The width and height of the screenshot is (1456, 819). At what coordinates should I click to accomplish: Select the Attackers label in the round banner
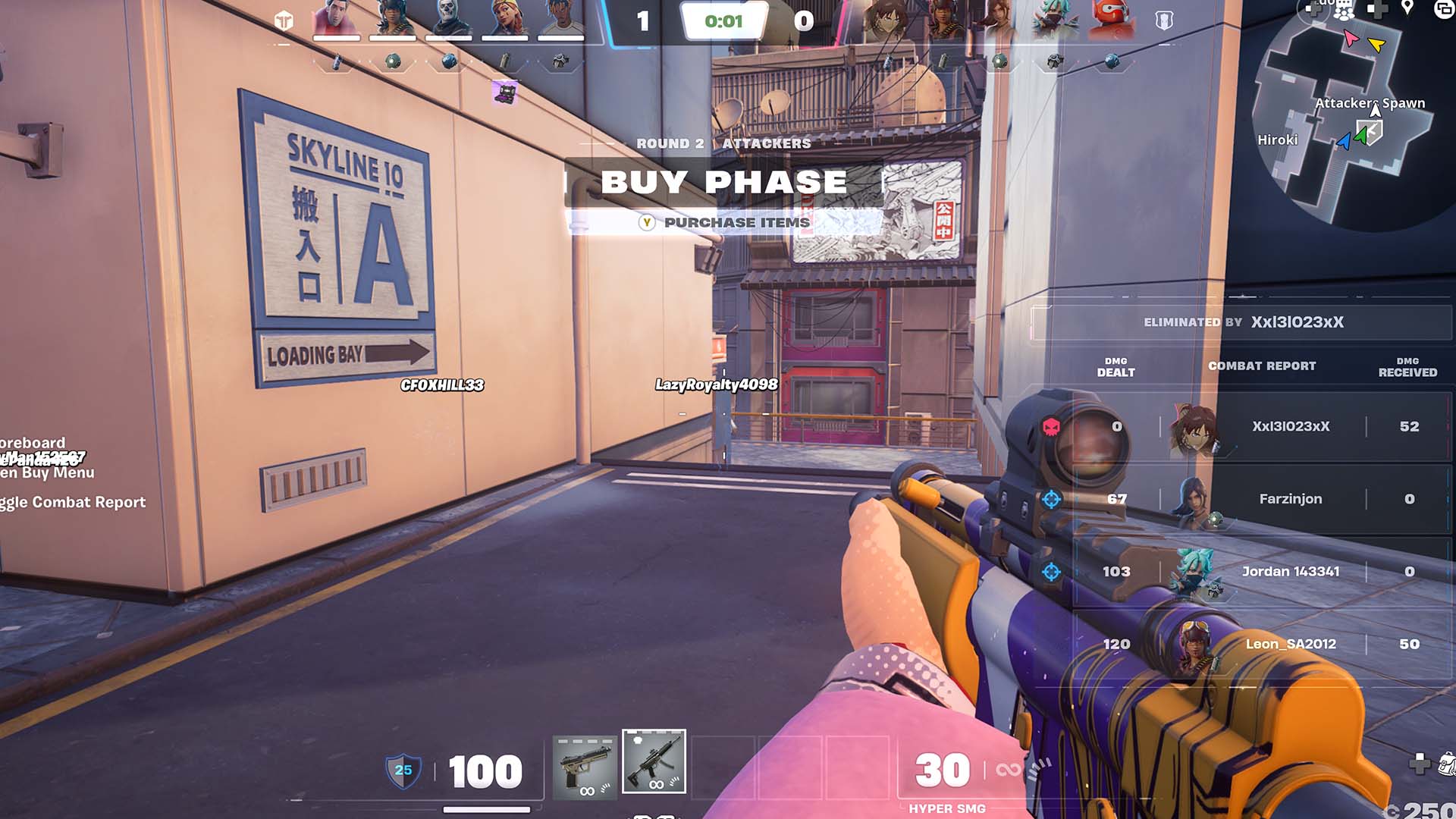(766, 143)
